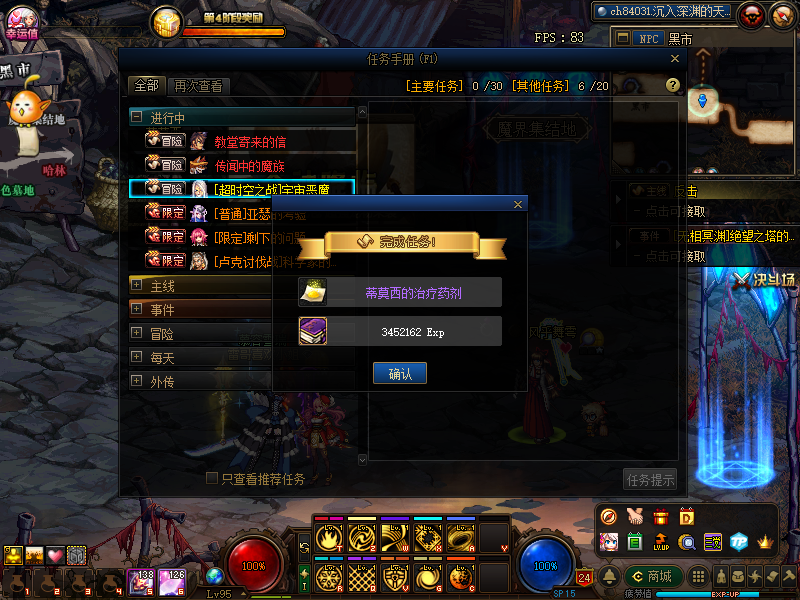
Task: Close the quest completion popup window
Action: pos(517,204)
